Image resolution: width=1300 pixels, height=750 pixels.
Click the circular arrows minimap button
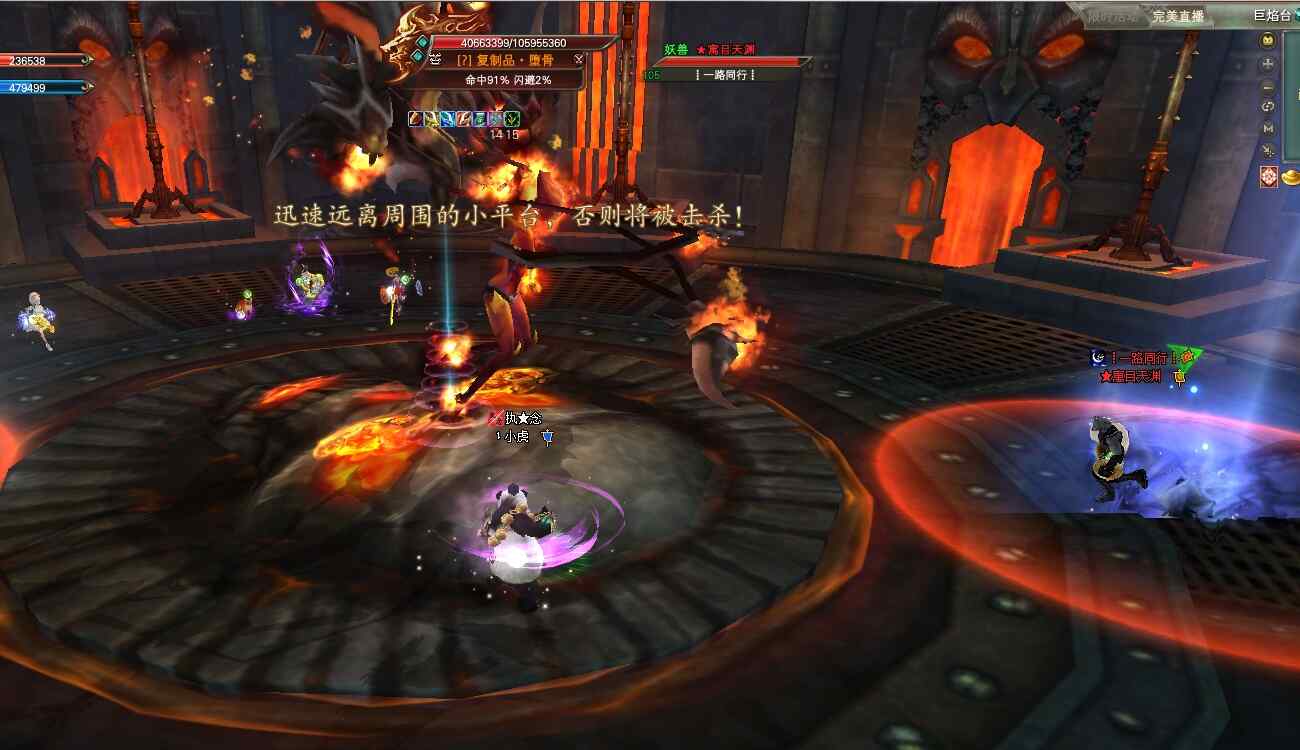pos(1268,107)
